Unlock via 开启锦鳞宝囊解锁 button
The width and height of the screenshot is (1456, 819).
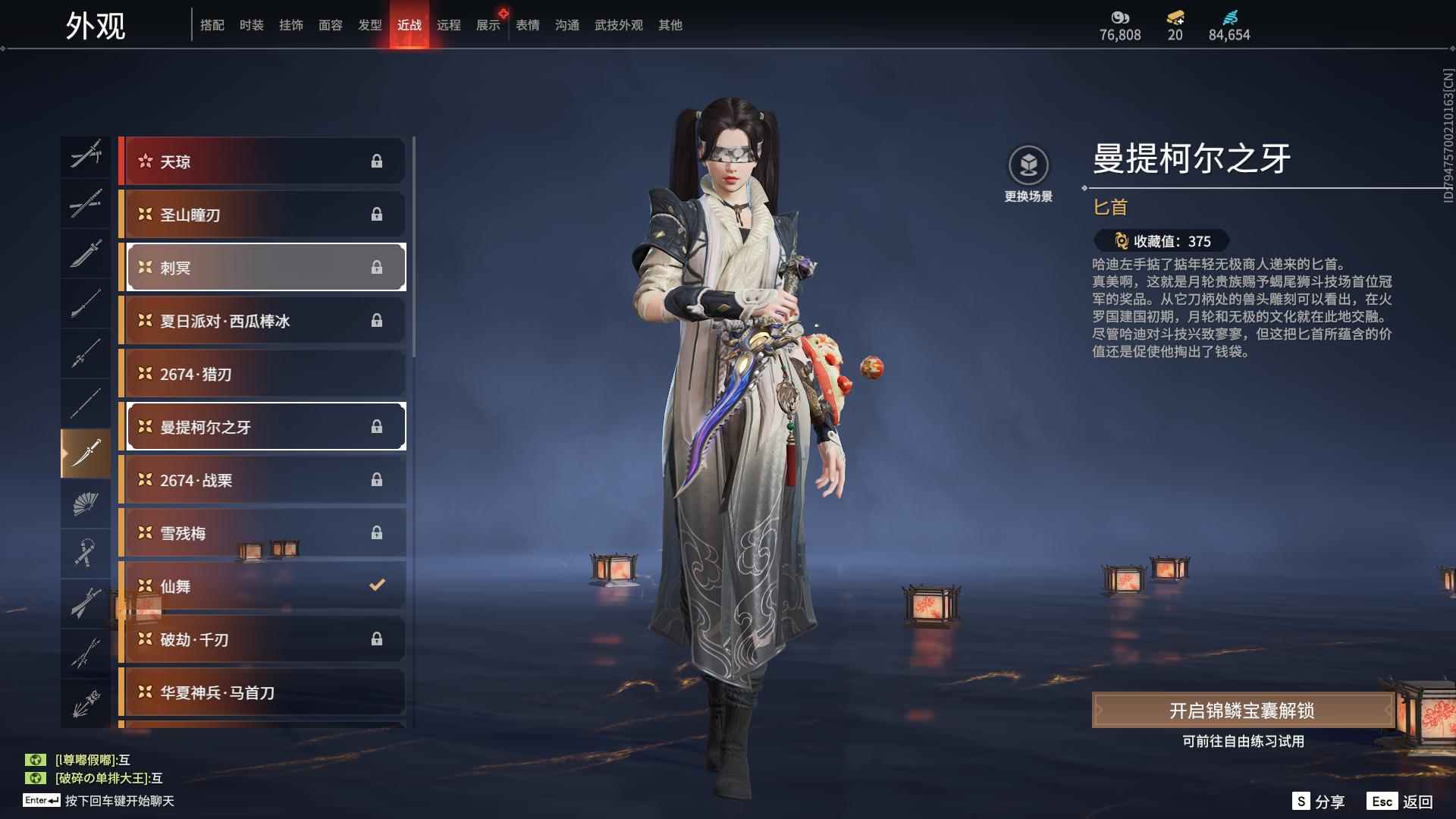(1241, 711)
